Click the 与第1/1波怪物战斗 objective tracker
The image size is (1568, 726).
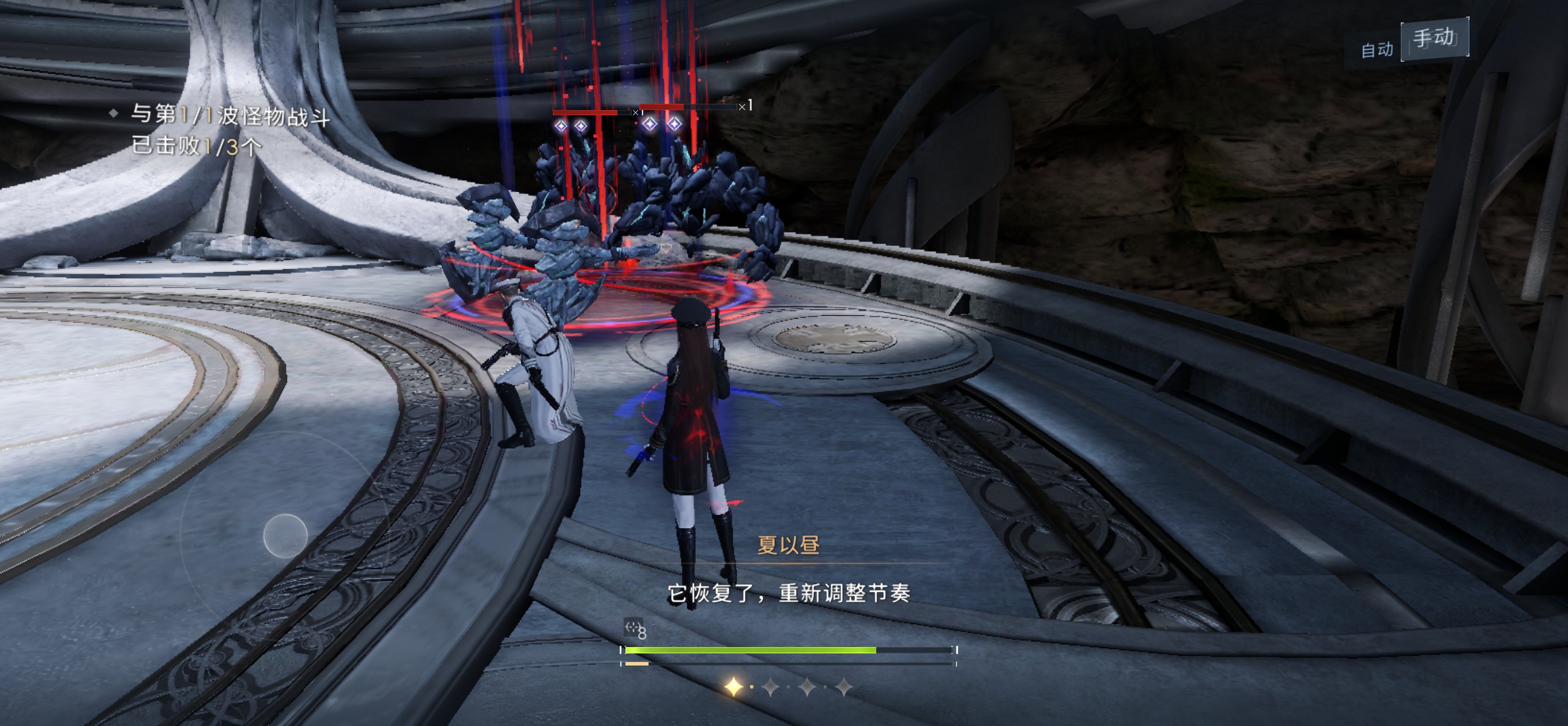click(230, 115)
